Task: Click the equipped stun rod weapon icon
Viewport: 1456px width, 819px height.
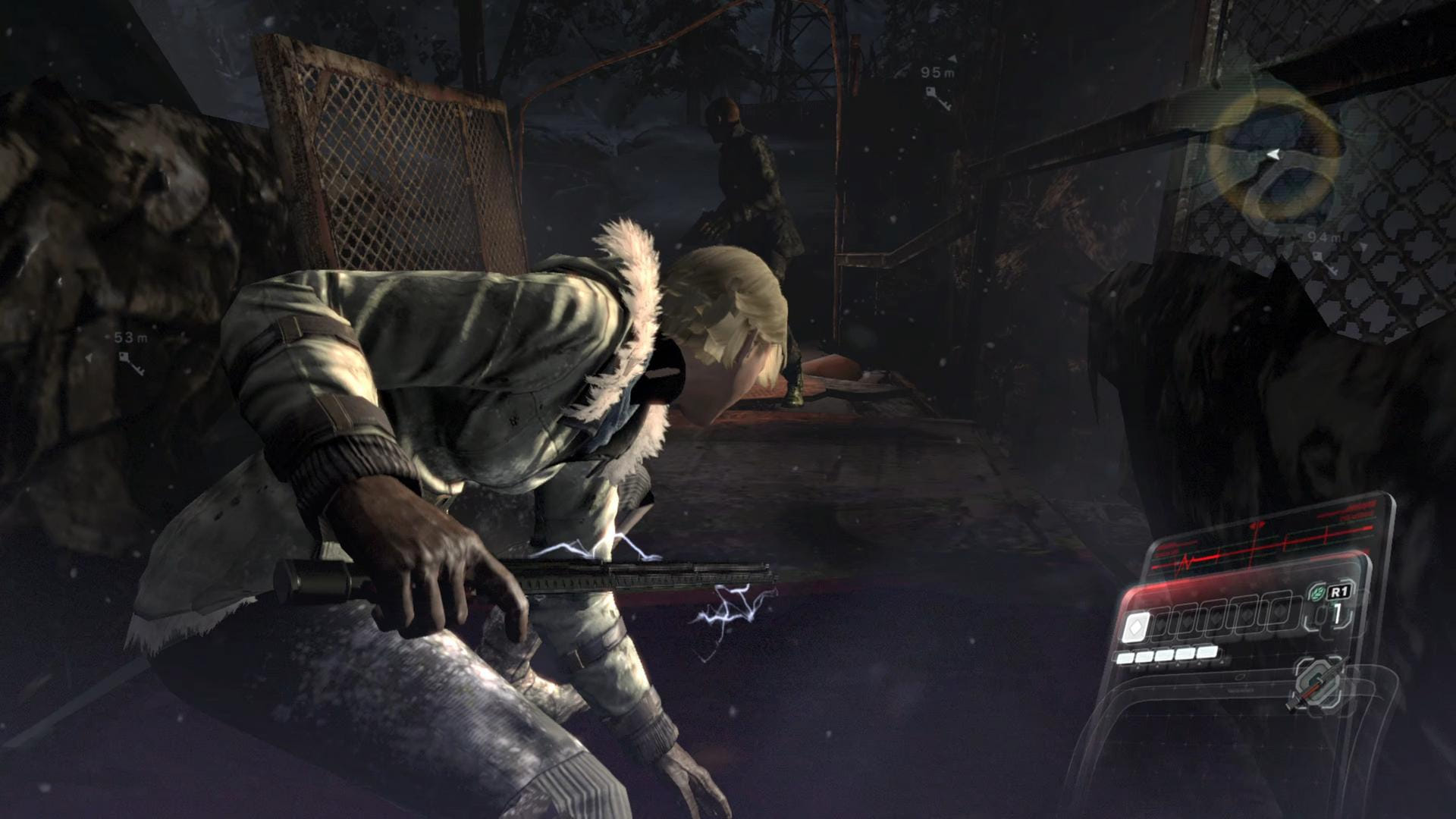Action: (x=1317, y=685)
